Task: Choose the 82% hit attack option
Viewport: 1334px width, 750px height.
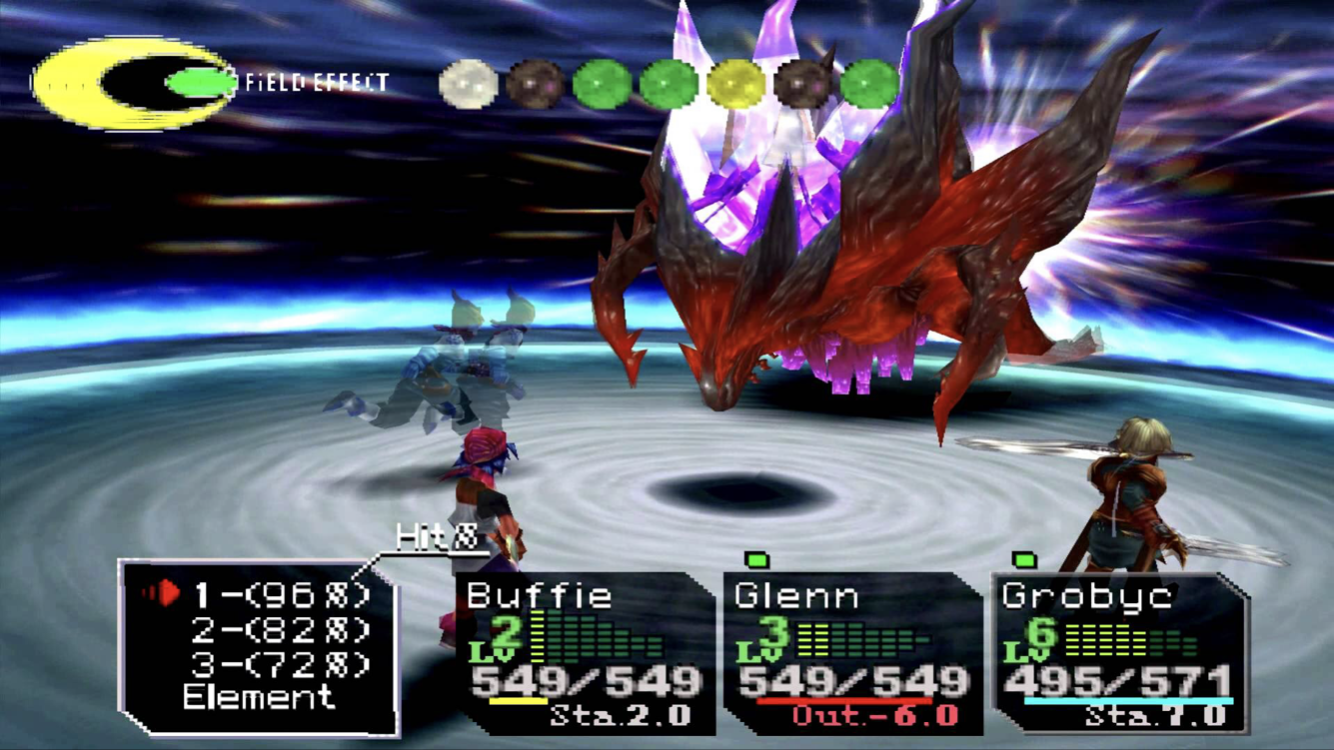Action: click(x=282, y=630)
